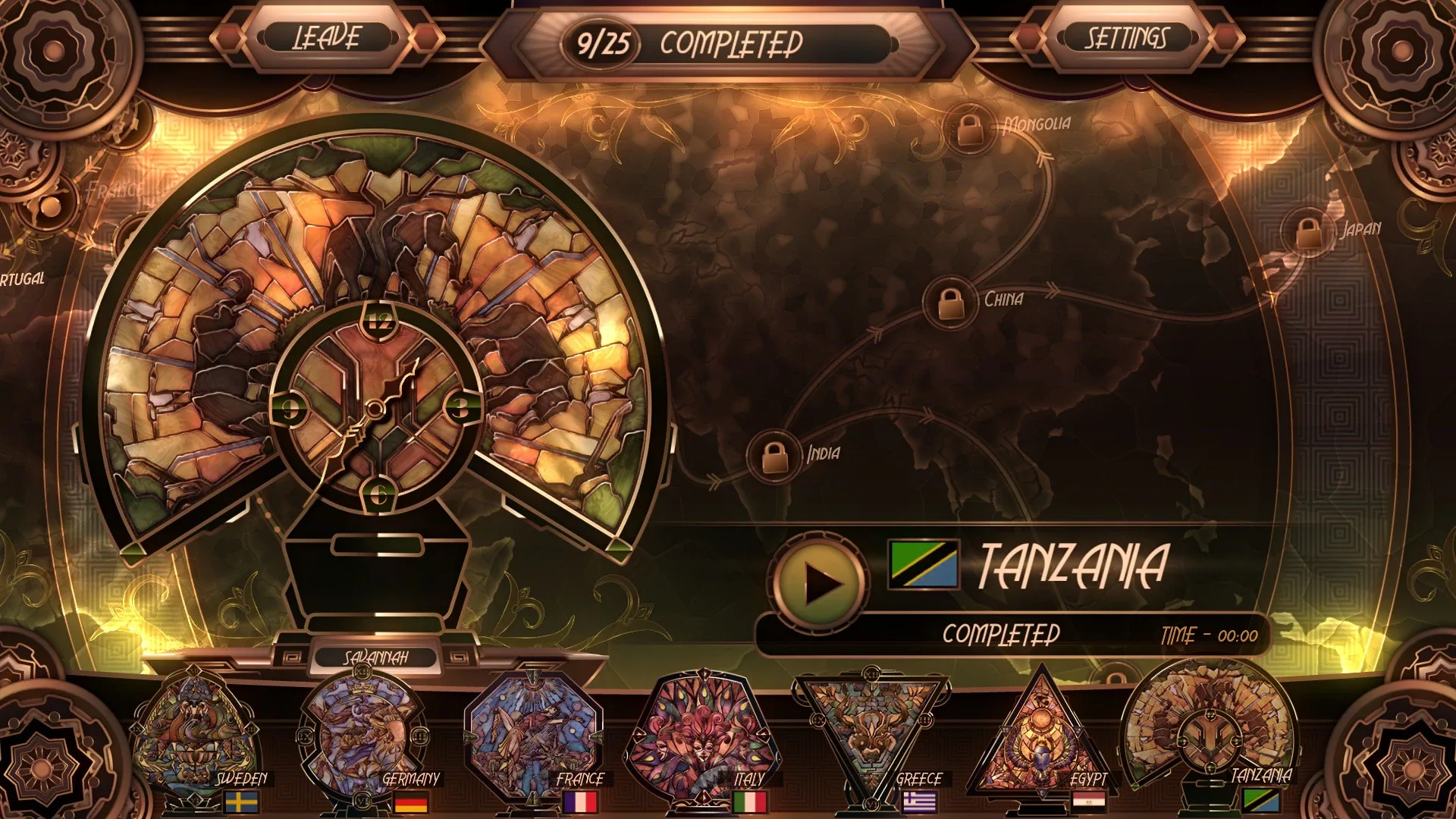The width and height of the screenshot is (1456, 819).
Task: Pick the Greece triangular puzzle
Action: [872, 724]
